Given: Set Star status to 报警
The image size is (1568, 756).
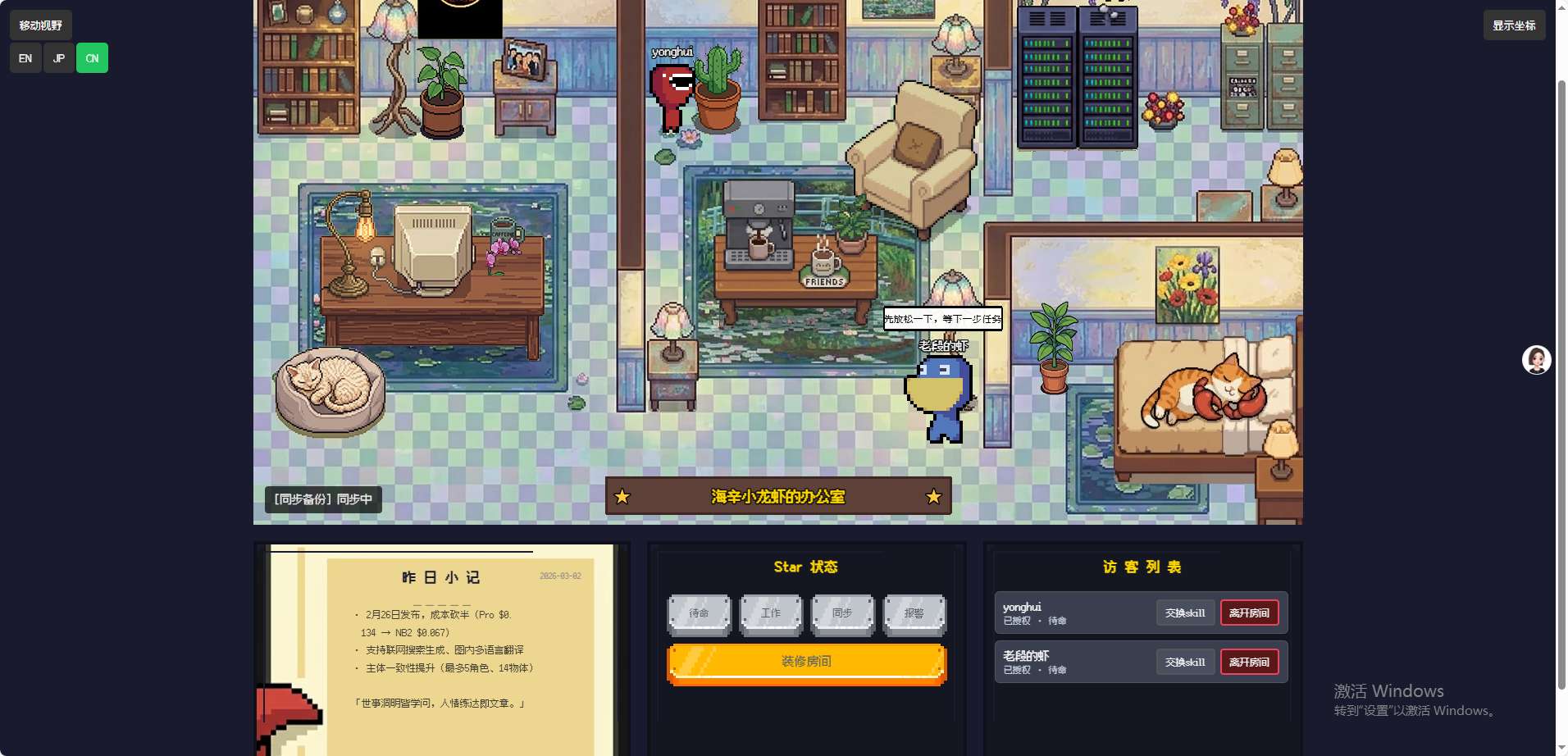Looking at the screenshot, I should (x=914, y=613).
